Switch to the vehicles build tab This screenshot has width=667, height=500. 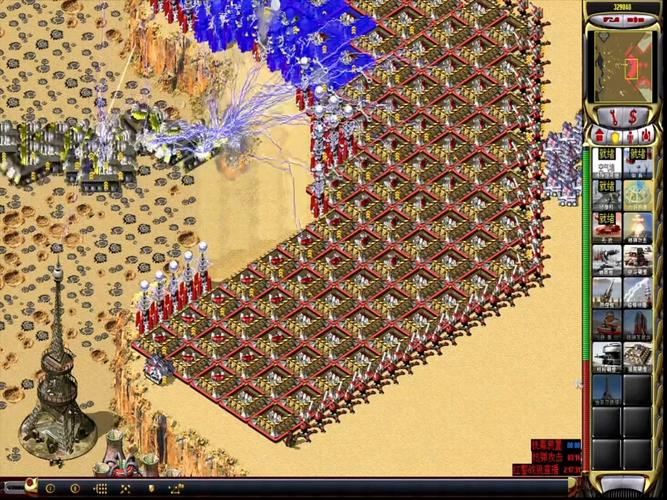point(645,135)
